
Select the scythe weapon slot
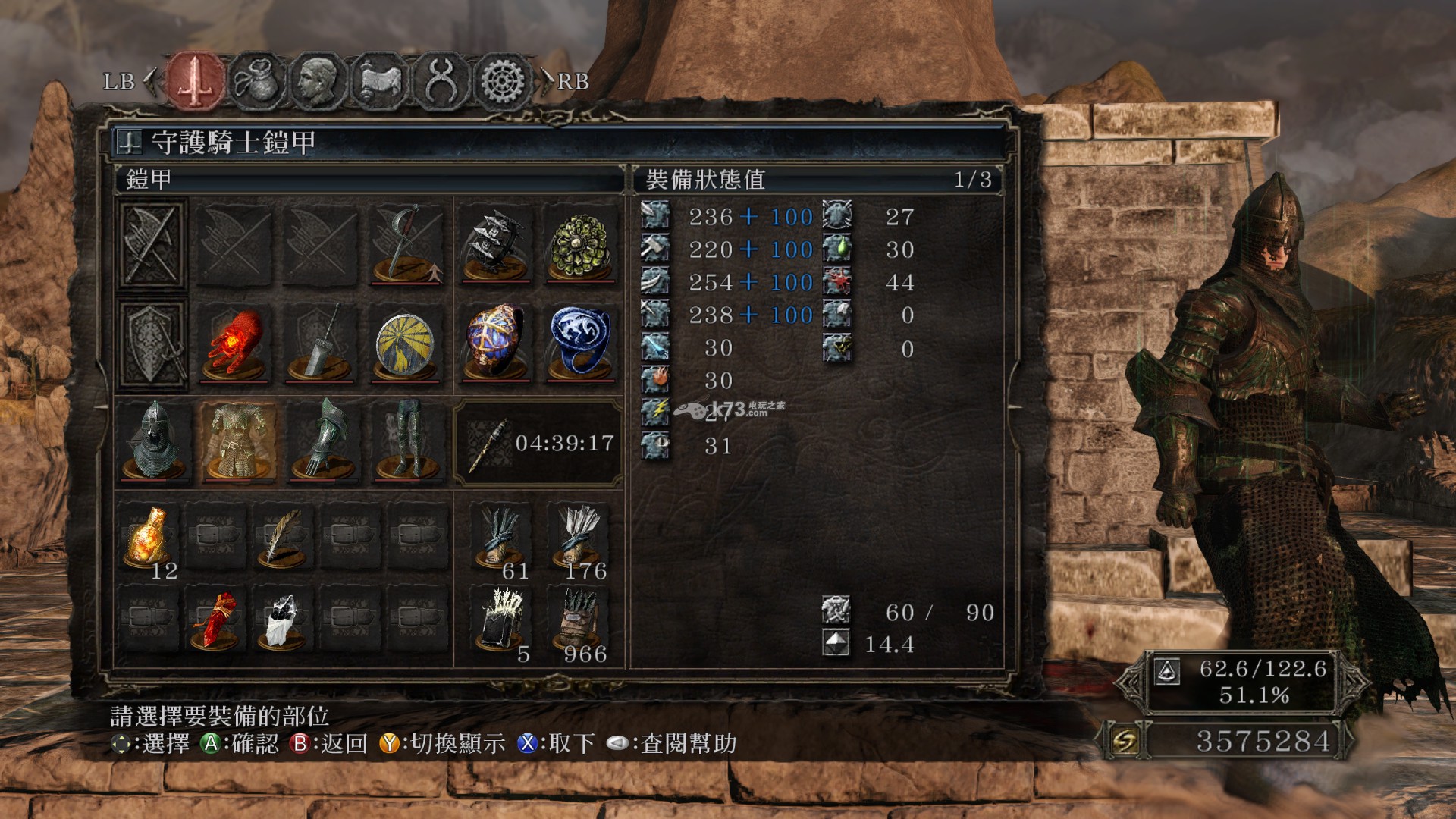click(x=406, y=245)
